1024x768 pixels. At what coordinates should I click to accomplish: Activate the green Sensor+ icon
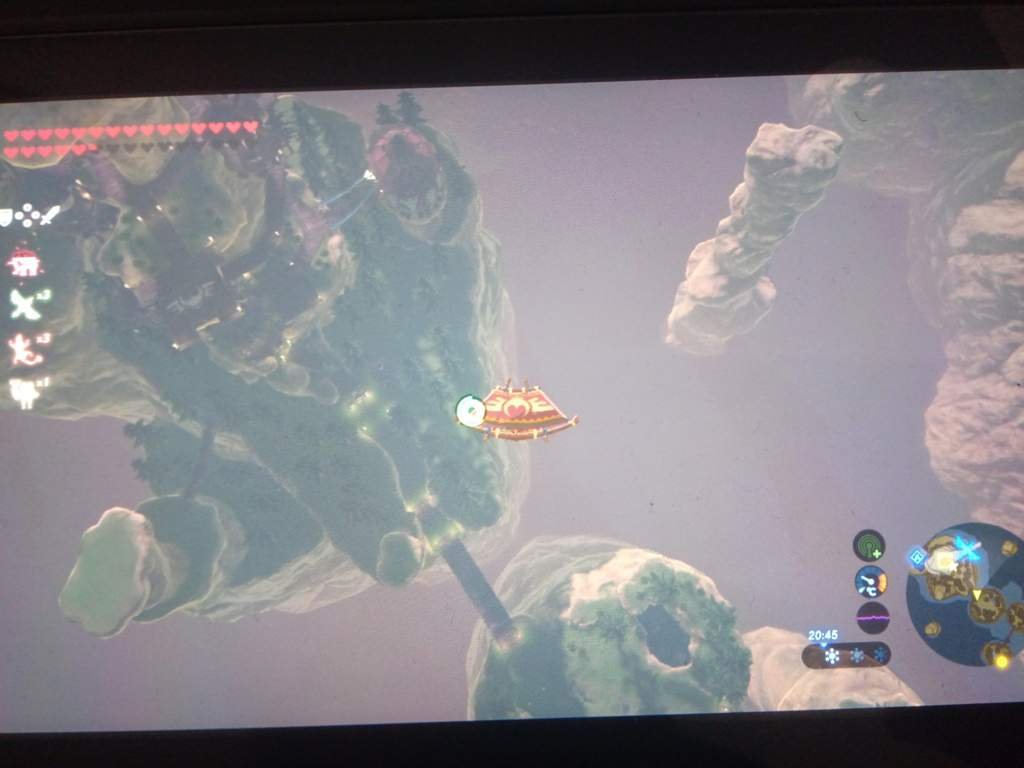869,546
